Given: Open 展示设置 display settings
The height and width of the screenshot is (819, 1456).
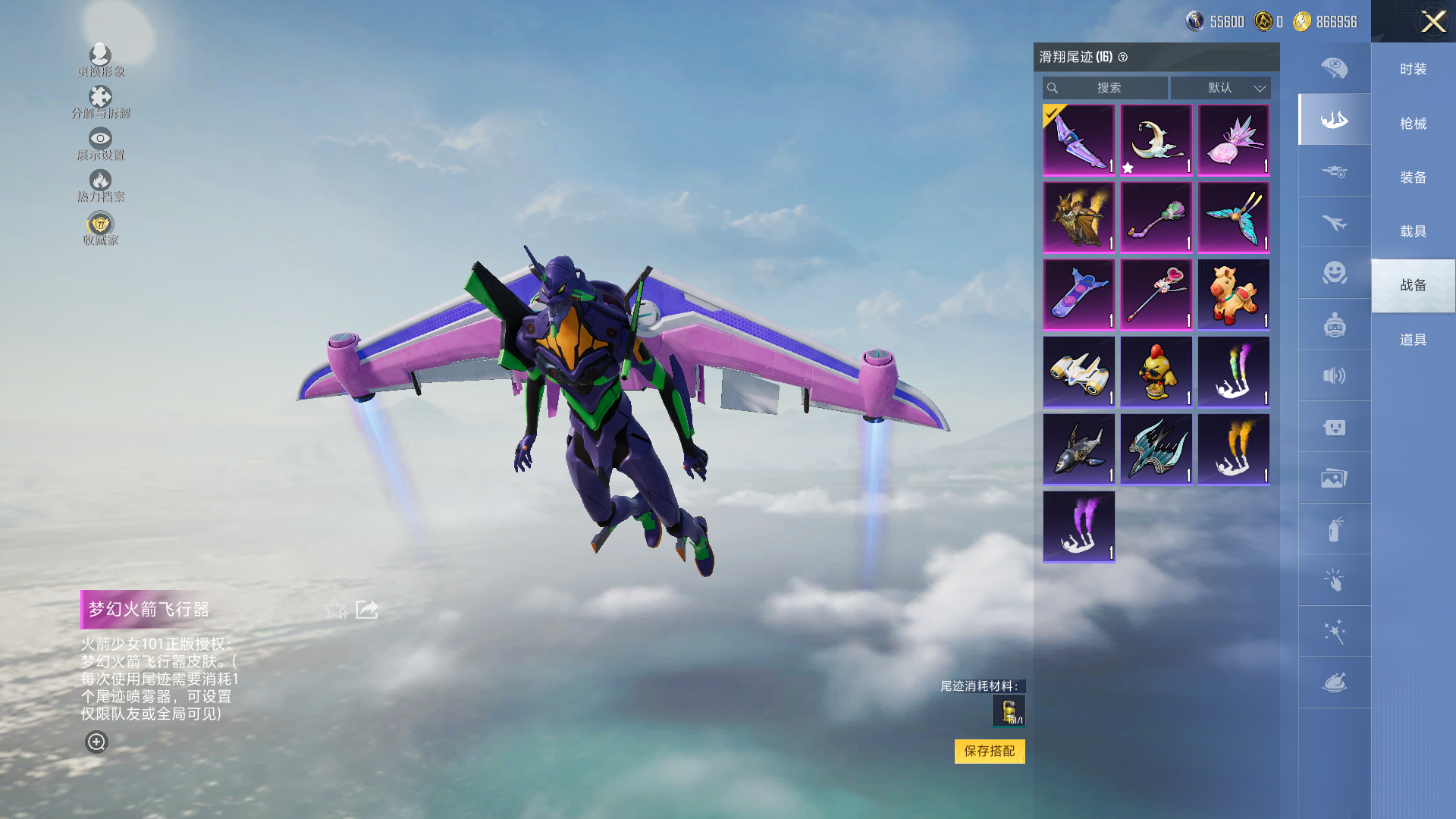Looking at the screenshot, I should [100, 143].
